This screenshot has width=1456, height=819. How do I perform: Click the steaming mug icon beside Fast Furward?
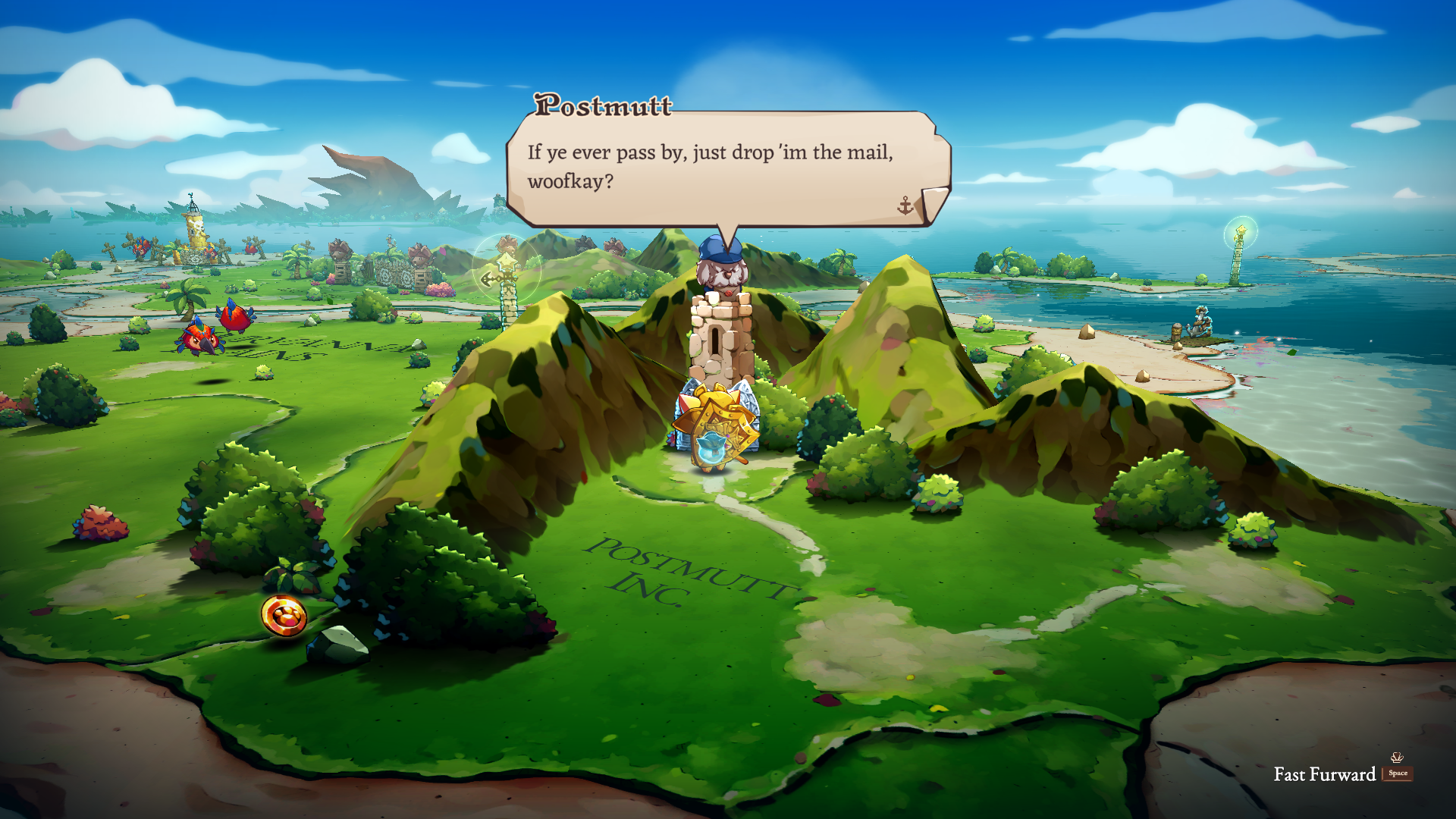[x=1397, y=758]
